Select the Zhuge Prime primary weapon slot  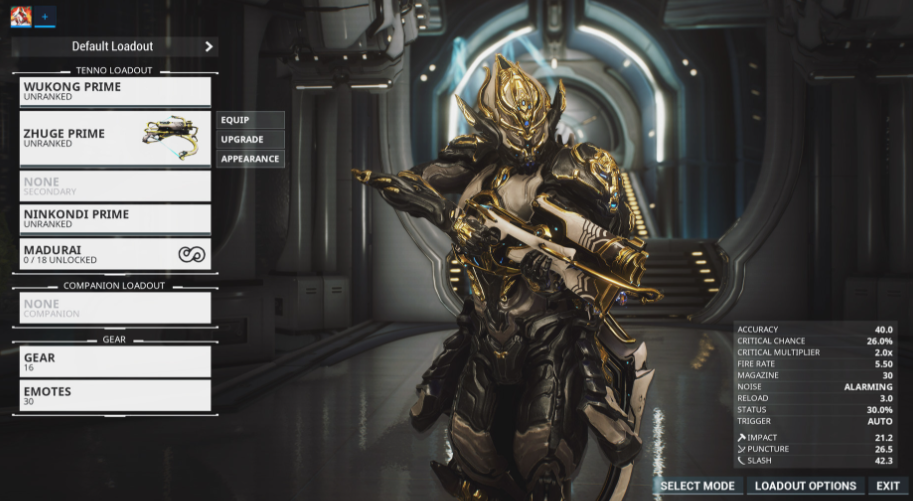(115, 138)
